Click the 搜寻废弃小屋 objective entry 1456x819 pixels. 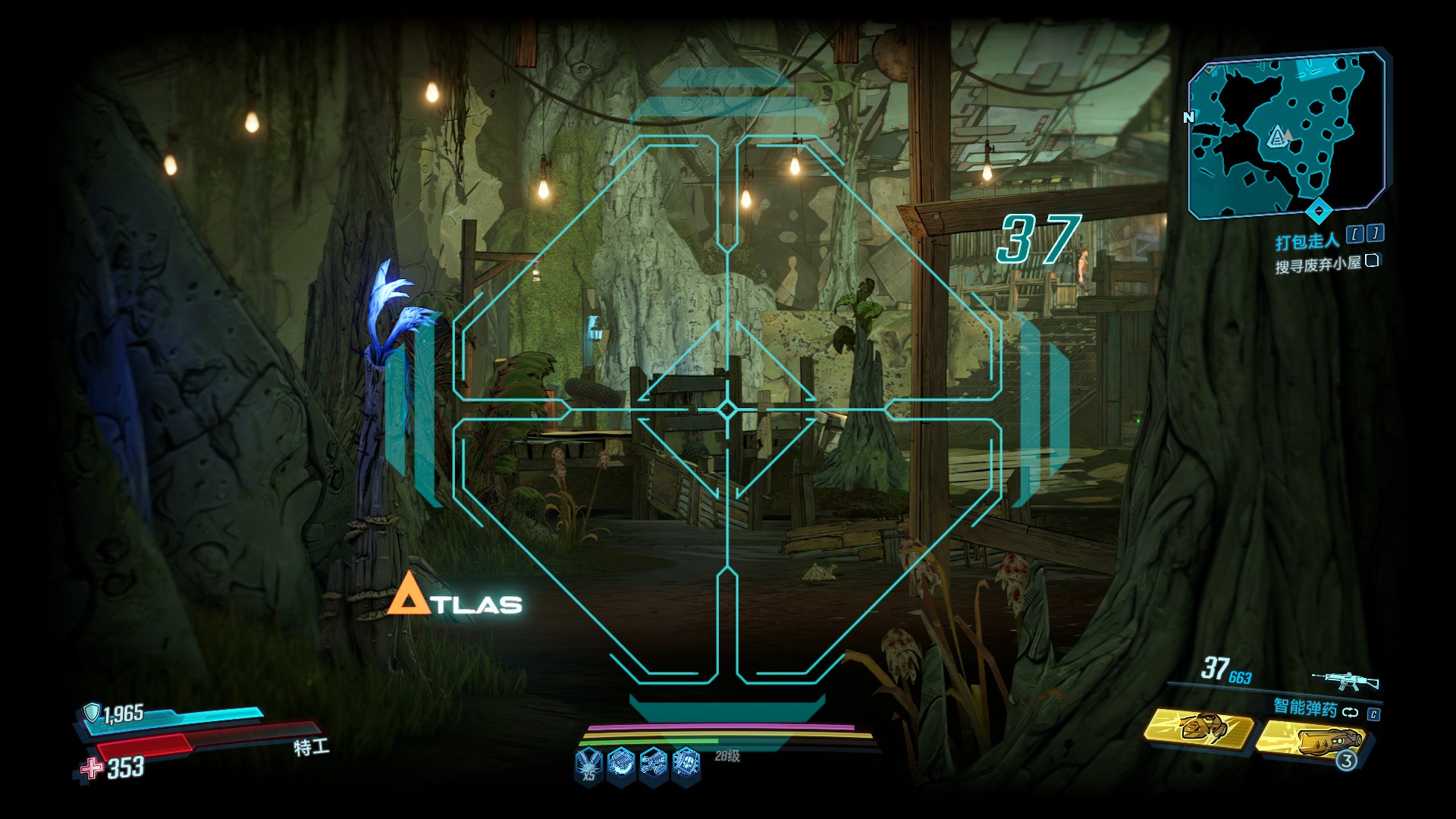[1317, 264]
